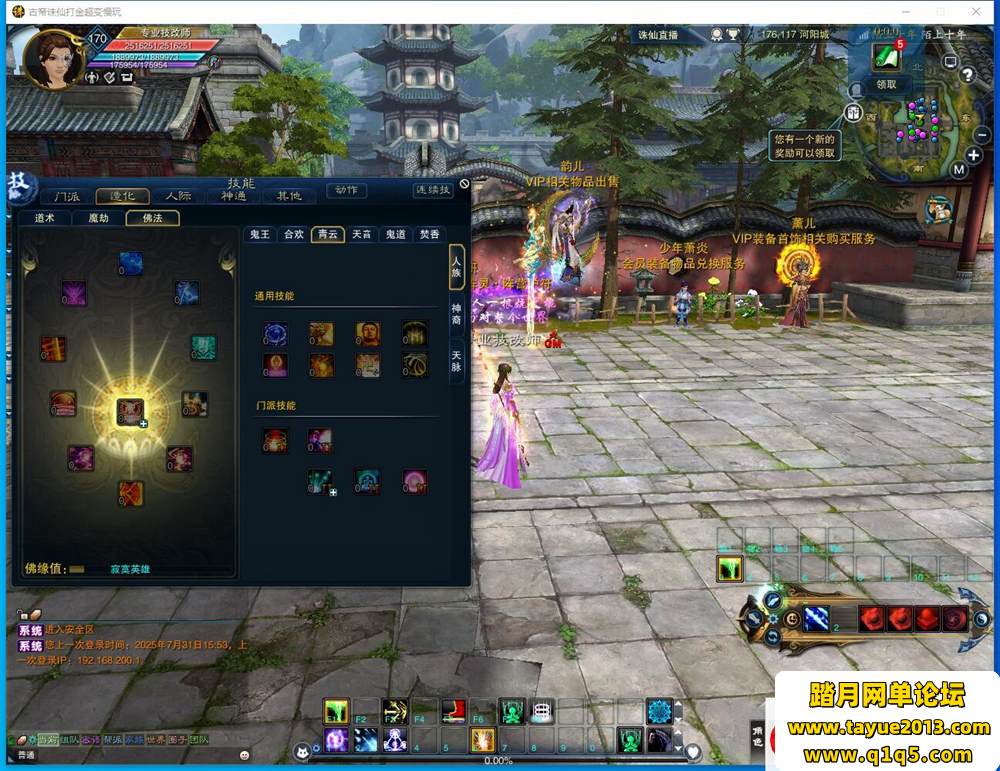
Task: Choose the 鬼王 faction tab
Action: (260, 234)
